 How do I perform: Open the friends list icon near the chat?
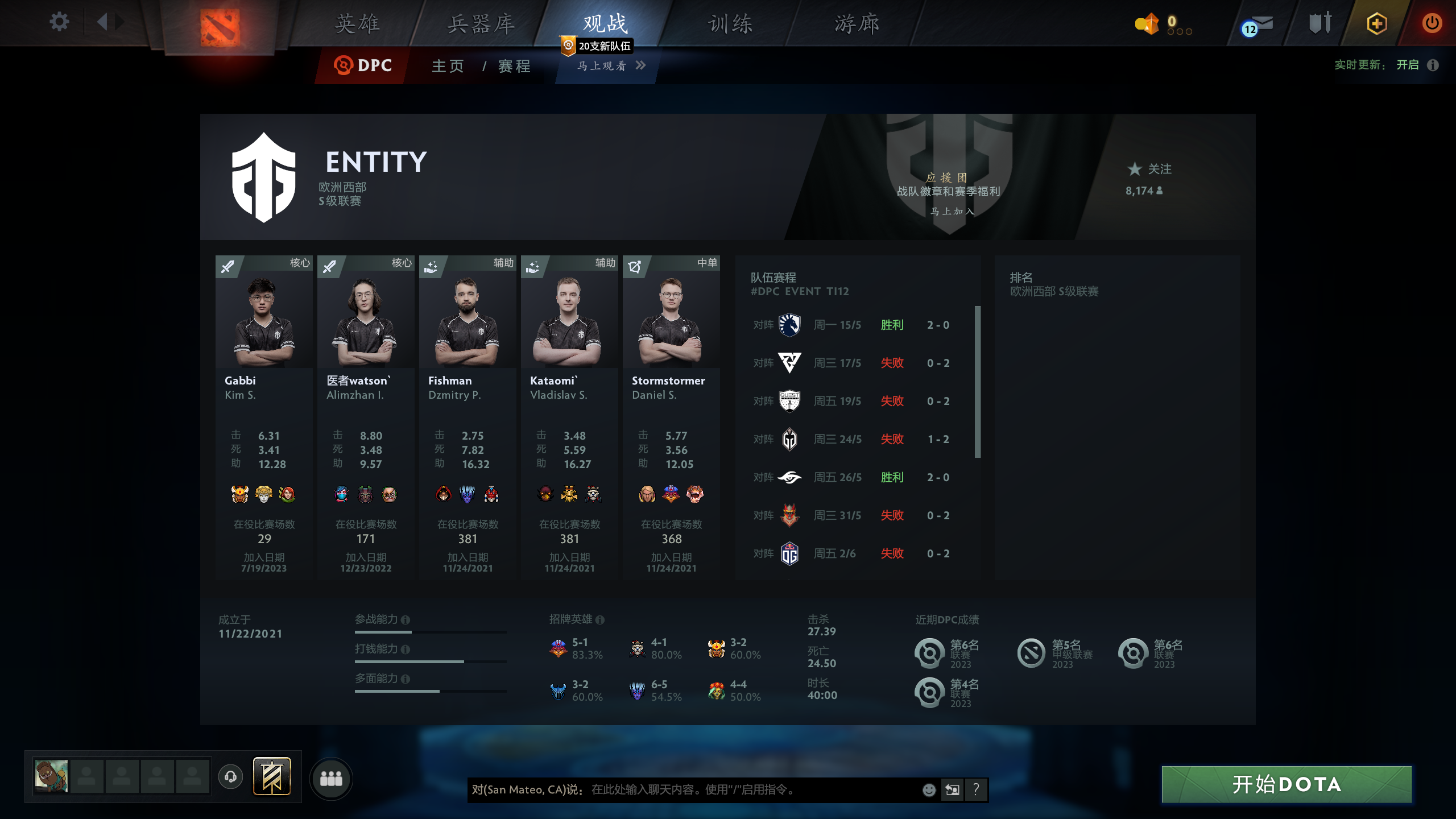(332, 779)
